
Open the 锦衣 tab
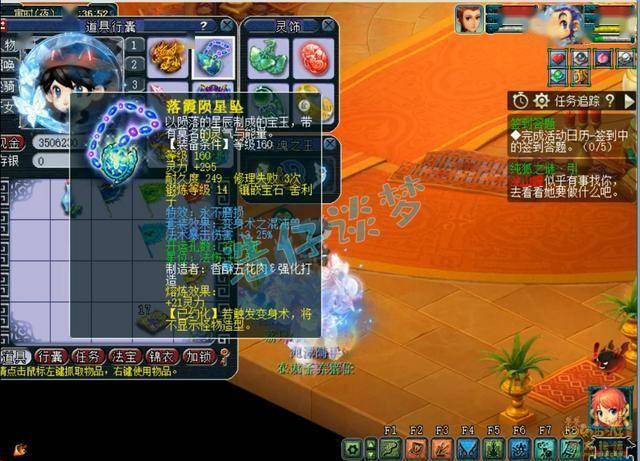160,356
